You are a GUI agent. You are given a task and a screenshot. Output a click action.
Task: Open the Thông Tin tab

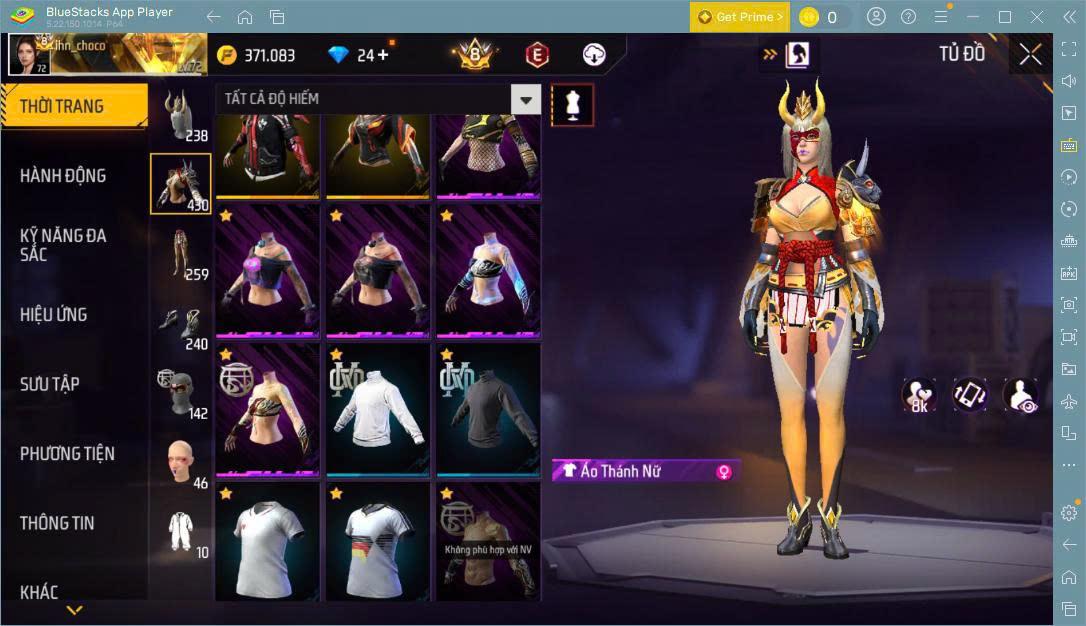click(x=57, y=523)
